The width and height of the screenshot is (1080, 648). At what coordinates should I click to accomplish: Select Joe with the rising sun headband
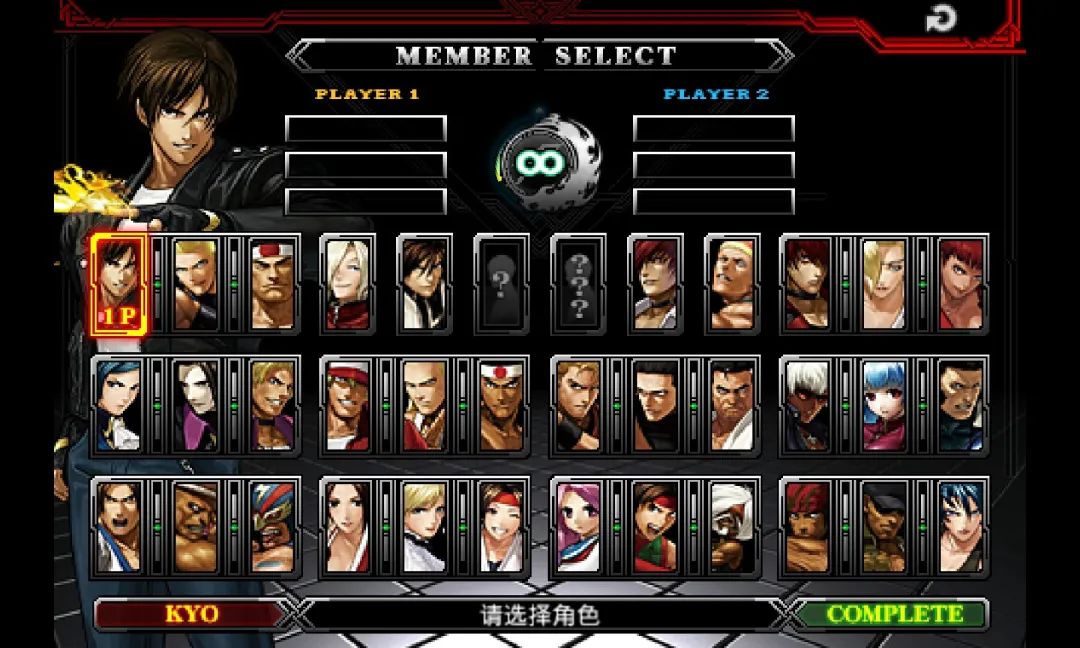[501, 406]
